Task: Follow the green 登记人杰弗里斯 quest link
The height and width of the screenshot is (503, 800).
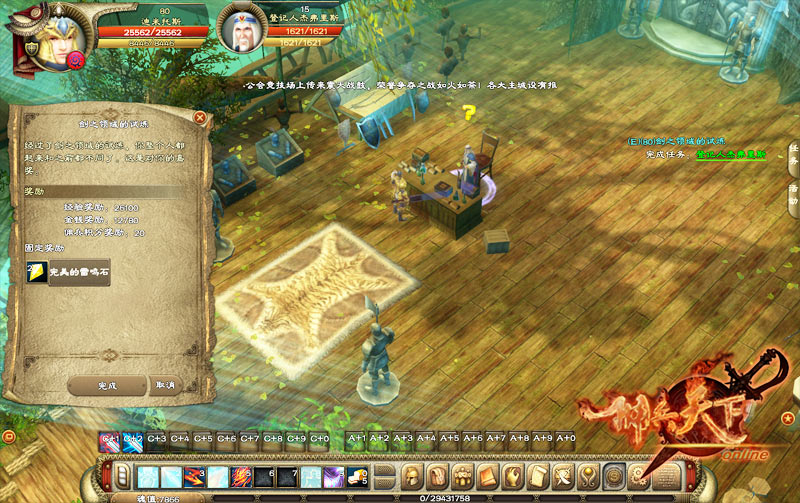Action: tap(731, 155)
